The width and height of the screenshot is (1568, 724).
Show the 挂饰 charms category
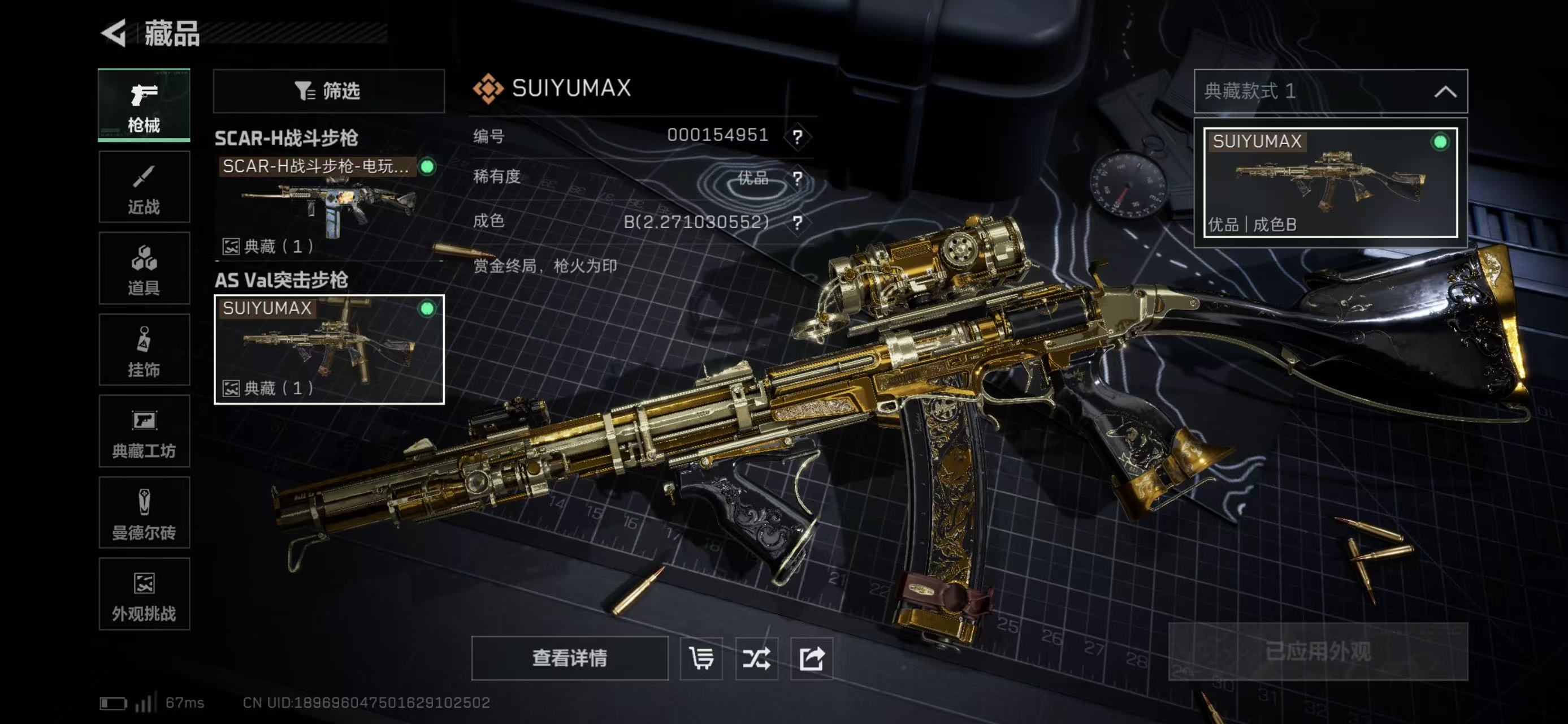click(x=144, y=350)
